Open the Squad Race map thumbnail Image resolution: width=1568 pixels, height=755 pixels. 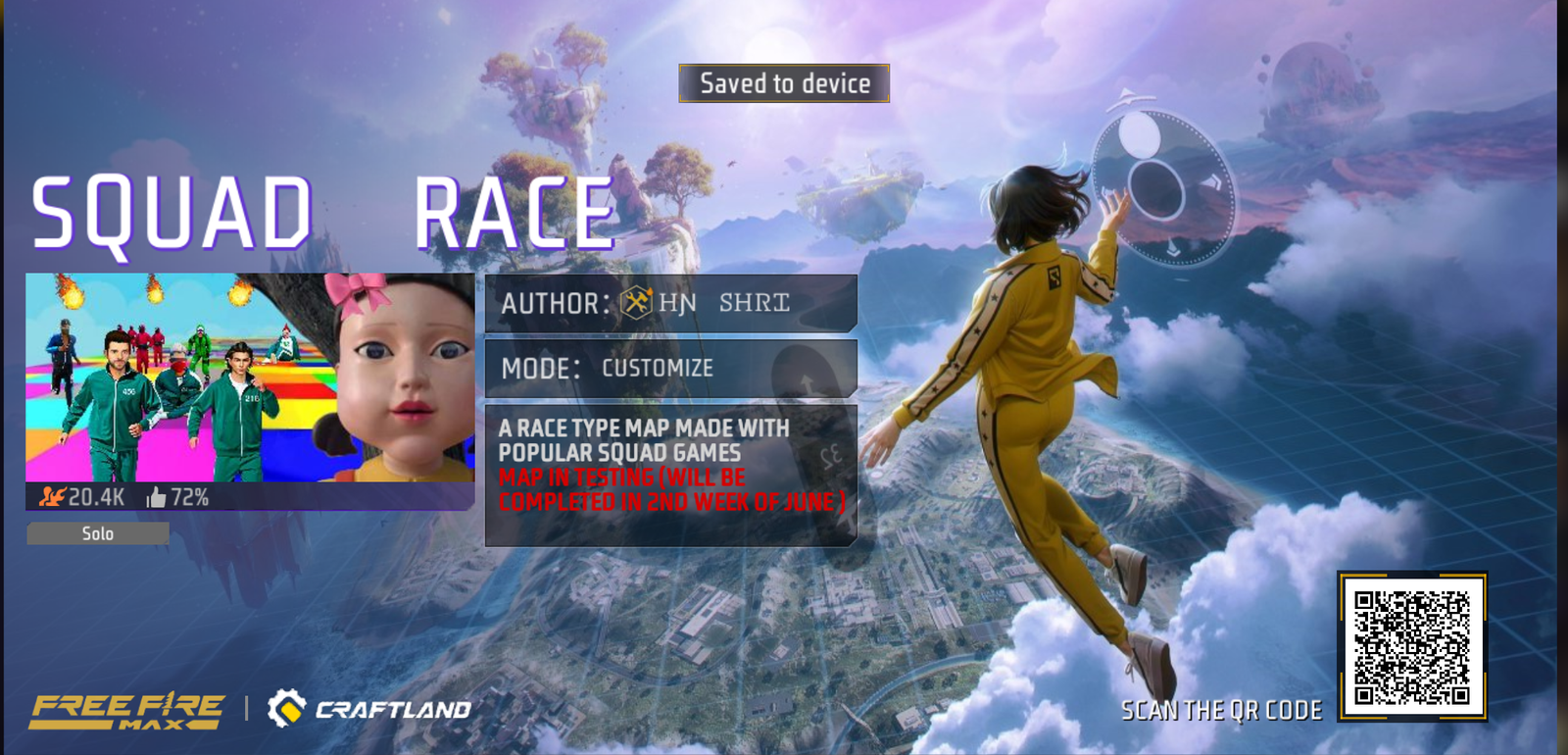(250, 377)
